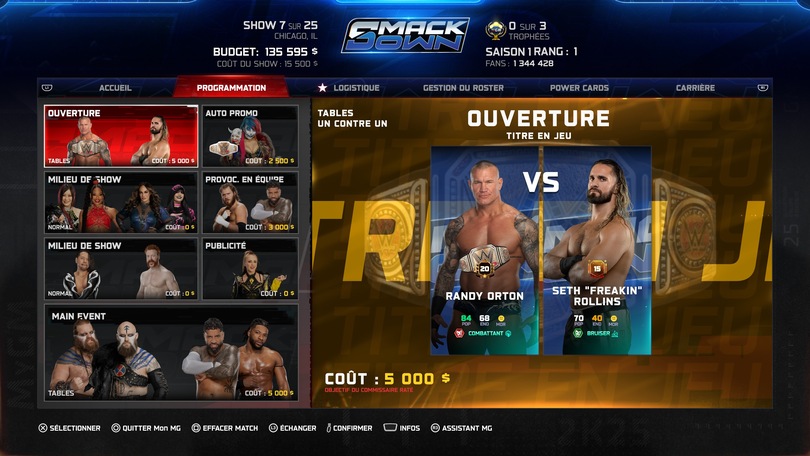Viewport: 810px width, 456px height.
Task: Choose the Auto Promo slot
Action: pyautogui.click(x=250, y=136)
